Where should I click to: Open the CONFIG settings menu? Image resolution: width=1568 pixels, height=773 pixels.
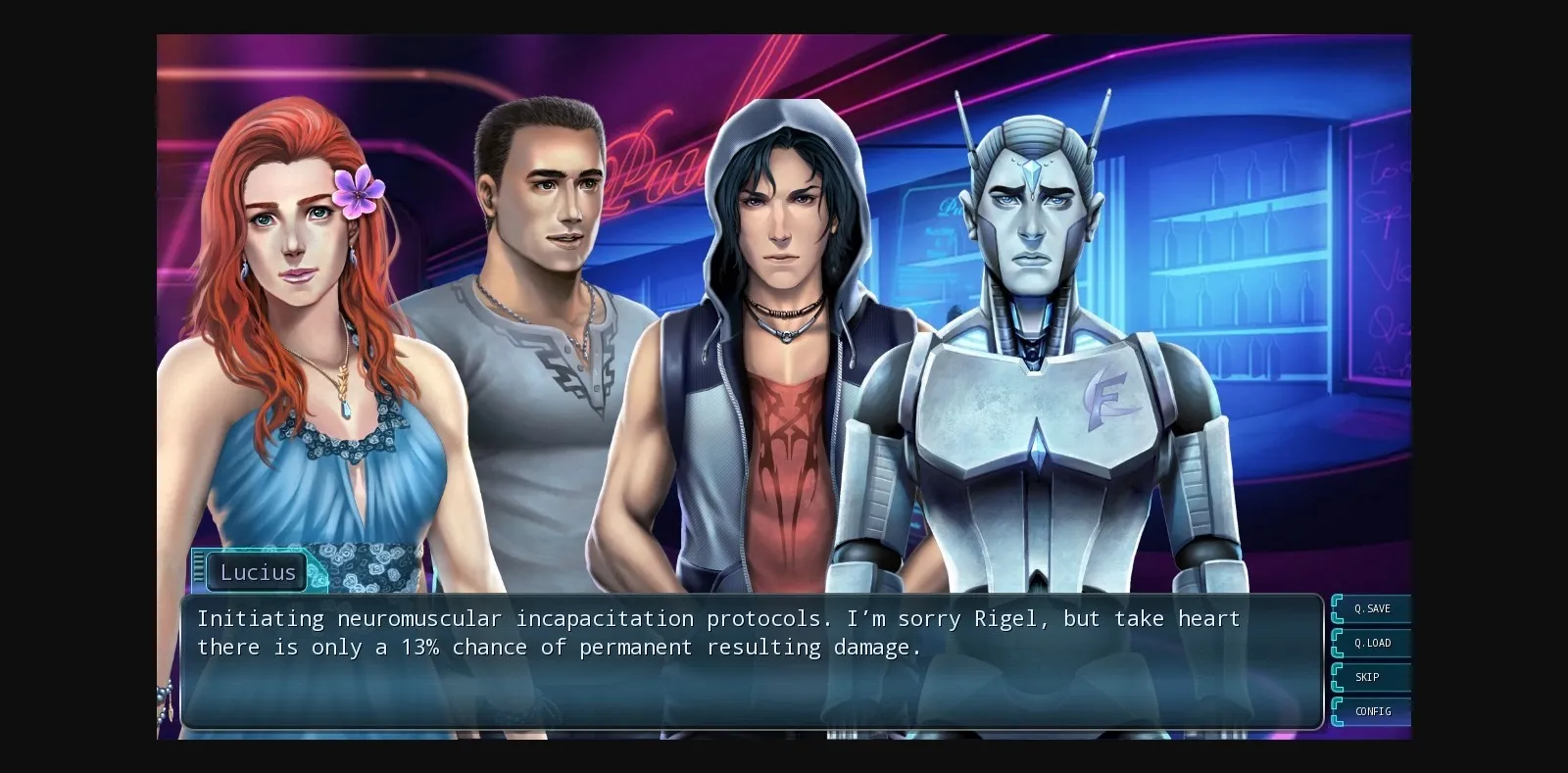[x=1373, y=711]
